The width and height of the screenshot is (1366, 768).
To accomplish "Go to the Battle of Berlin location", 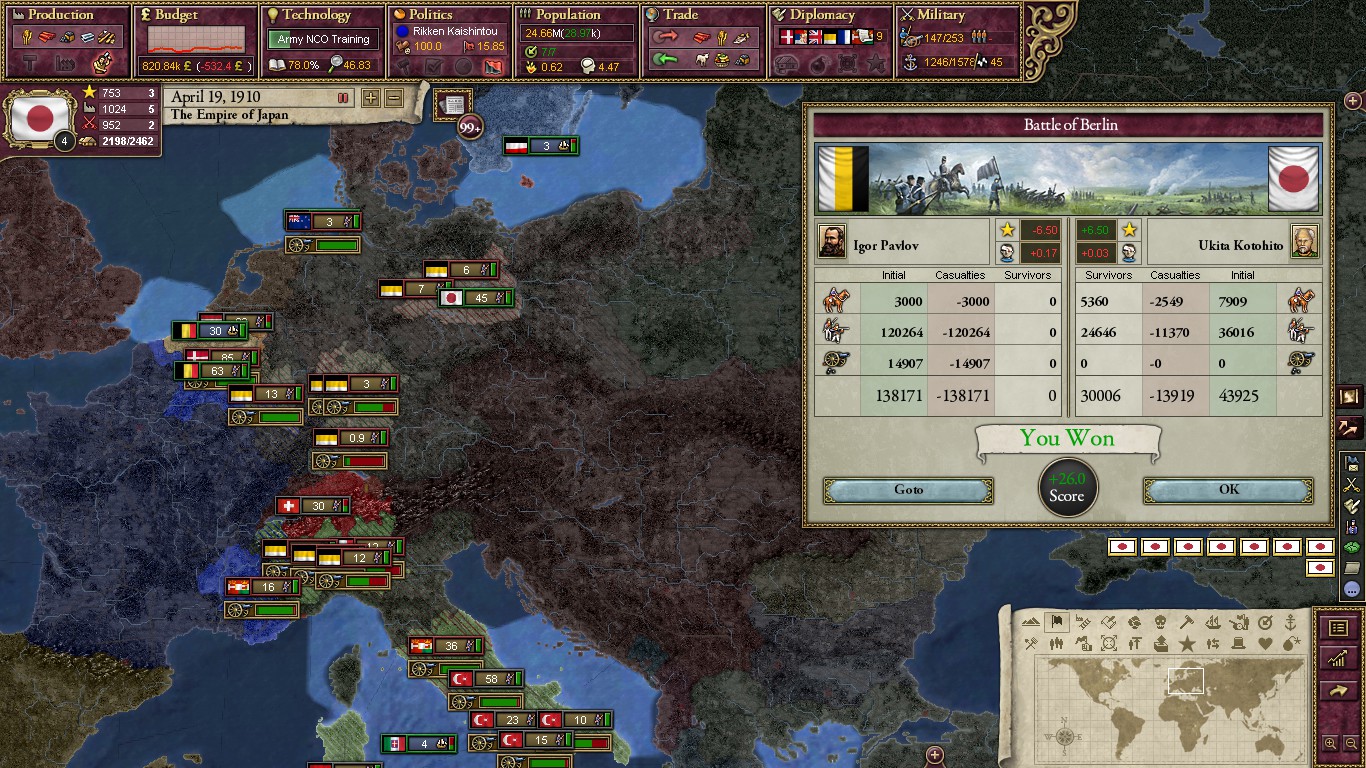I will click(908, 490).
